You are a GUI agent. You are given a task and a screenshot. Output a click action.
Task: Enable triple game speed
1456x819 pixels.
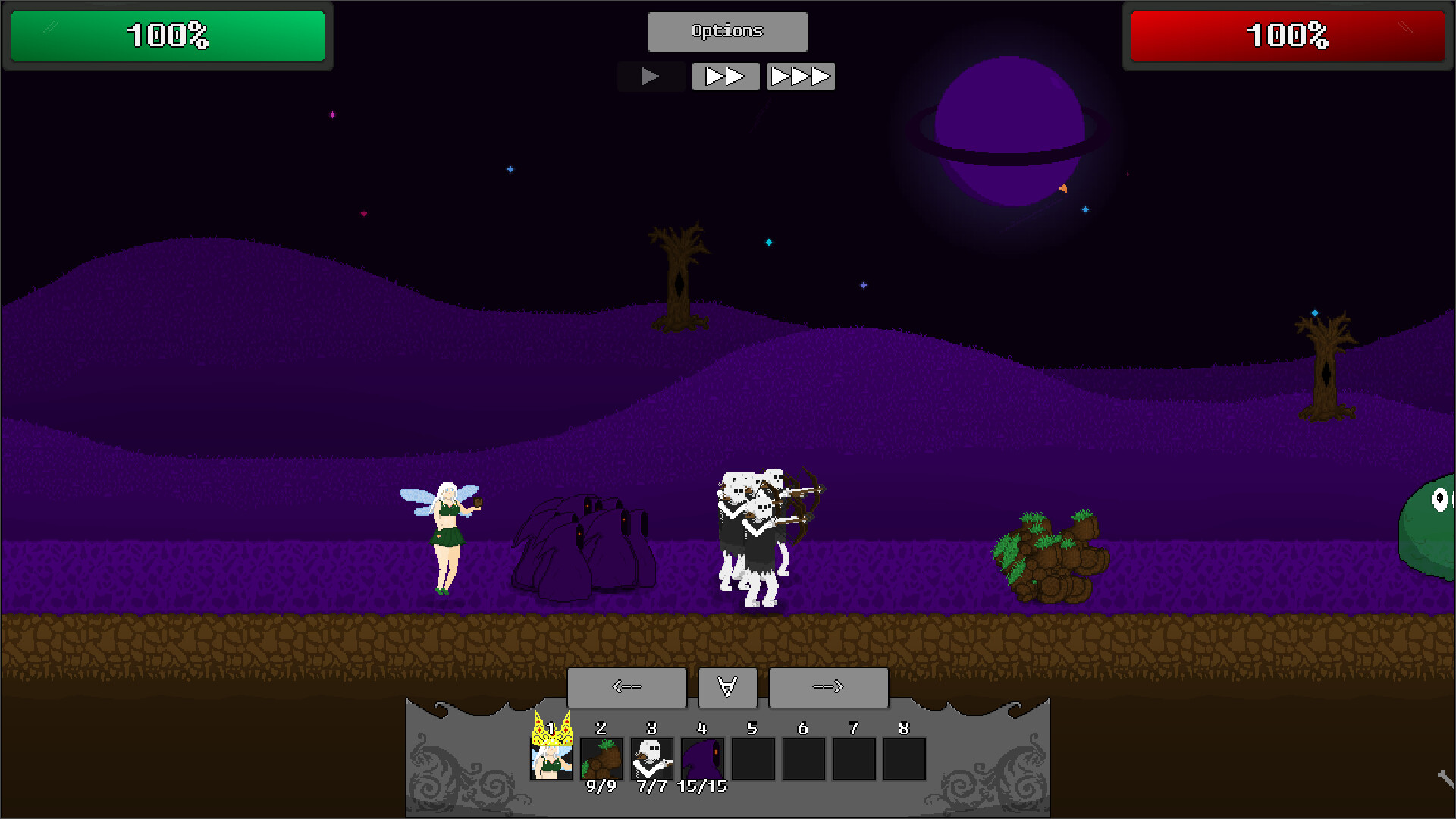point(800,76)
